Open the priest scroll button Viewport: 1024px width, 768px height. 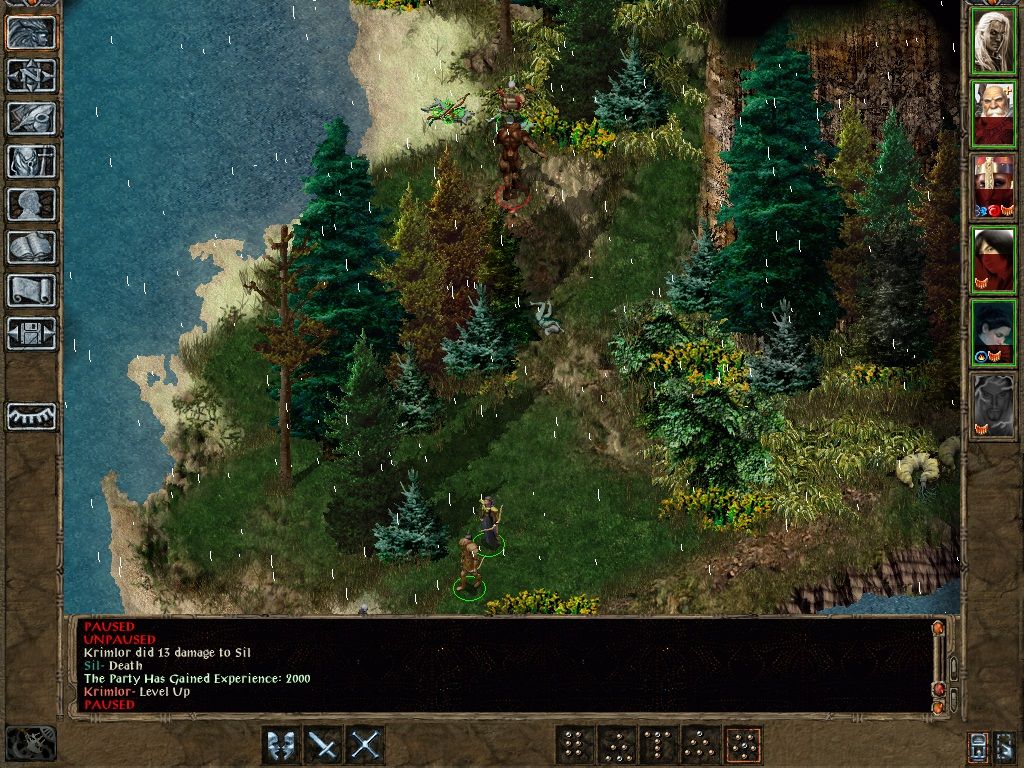pos(32,290)
